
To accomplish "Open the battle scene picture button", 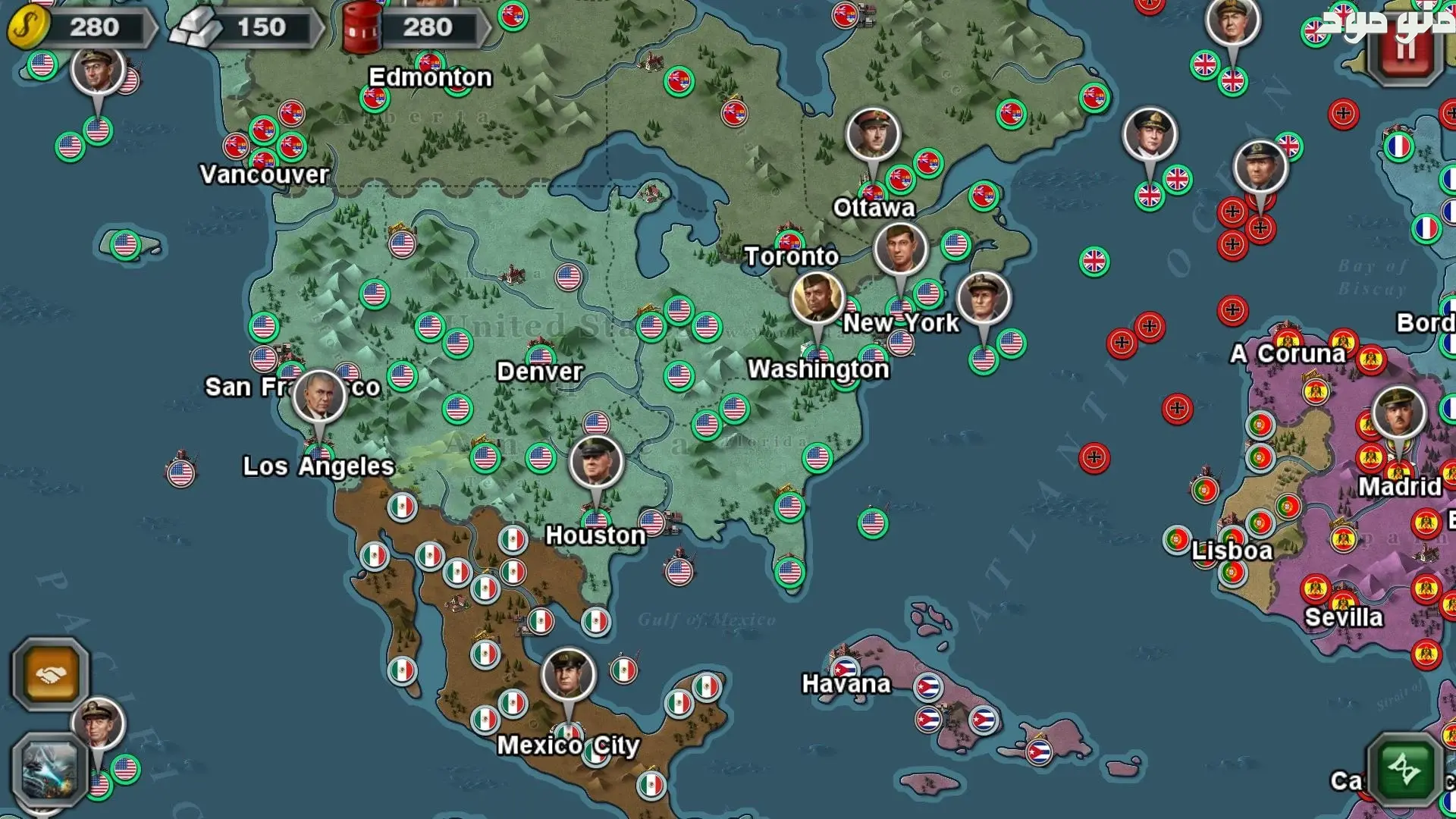I will (50, 771).
